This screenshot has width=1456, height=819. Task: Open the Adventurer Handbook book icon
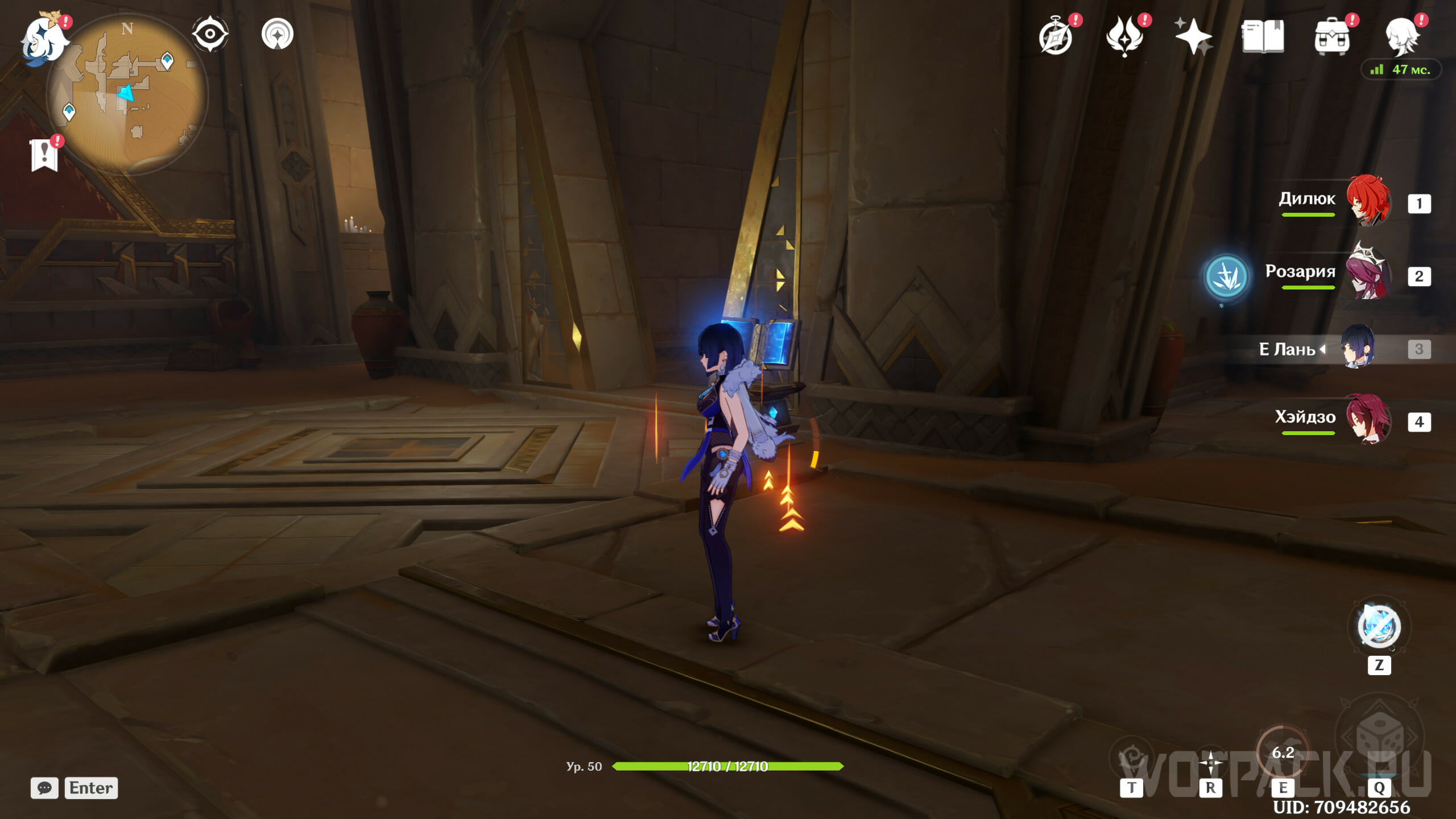tap(1263, 36)
